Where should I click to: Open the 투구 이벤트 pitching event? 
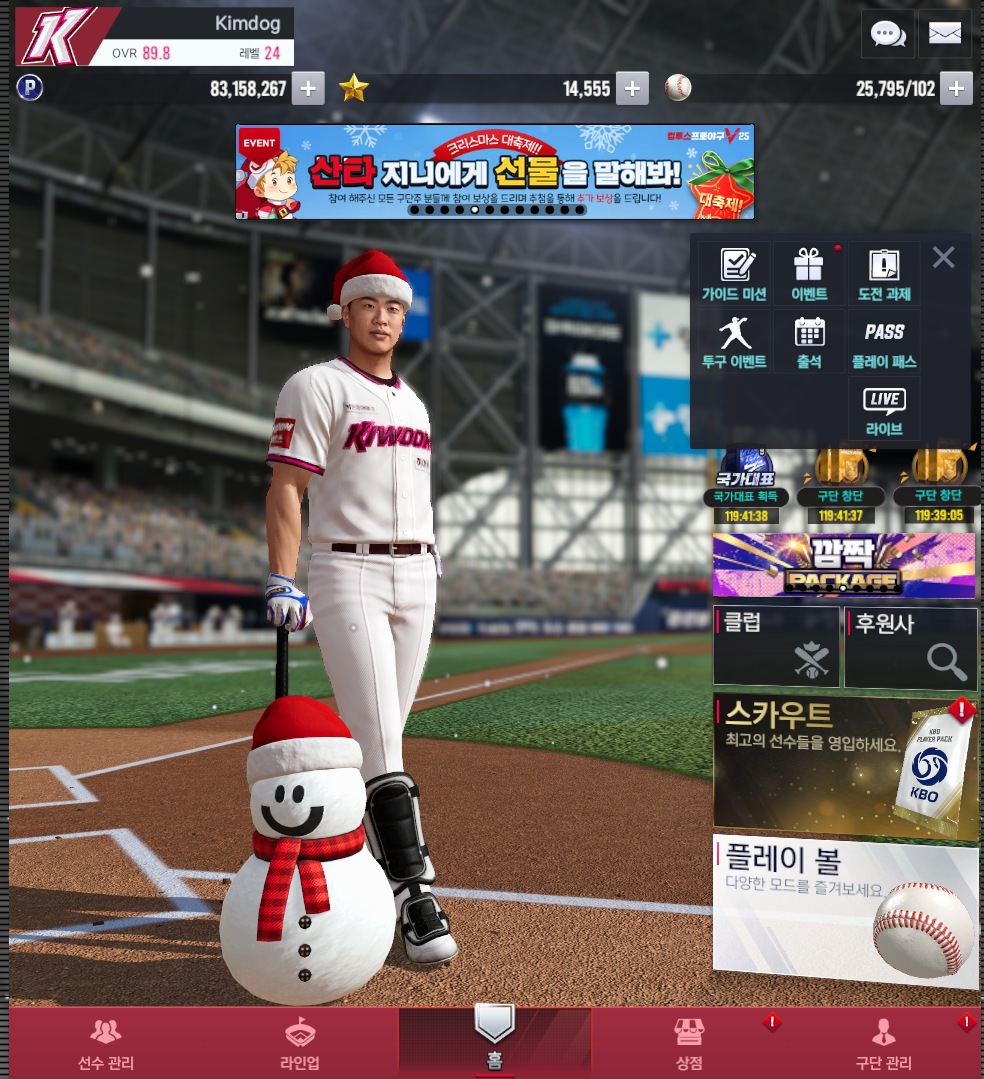pos(734,341)
